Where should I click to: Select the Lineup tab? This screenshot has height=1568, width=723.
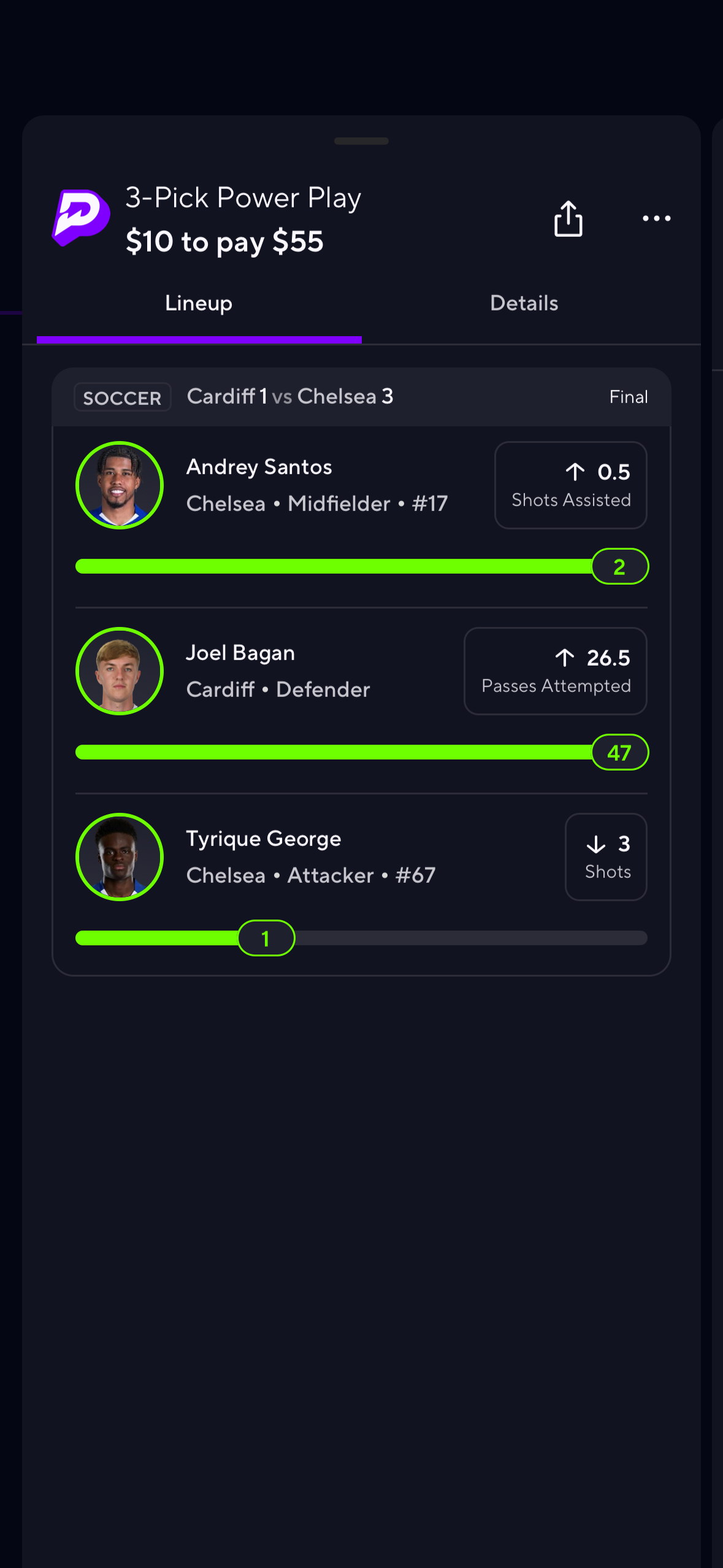199,304
